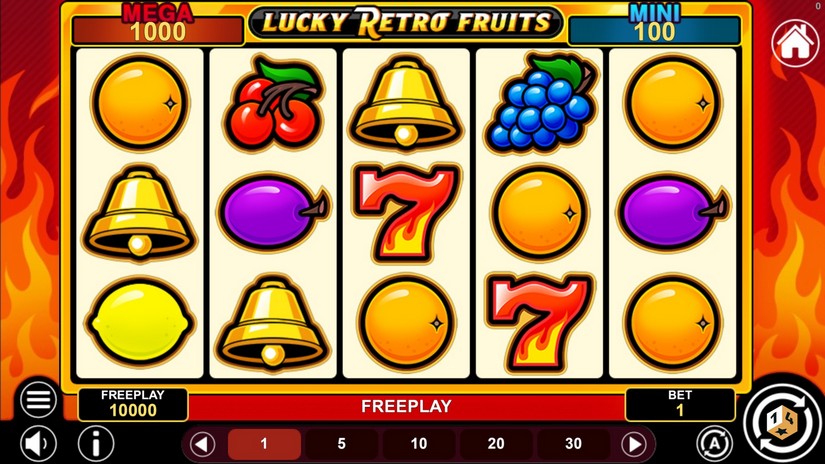Click the left arrow of bet selector
This screenshot has width=825, height=464.
click(x=203, y=444)
